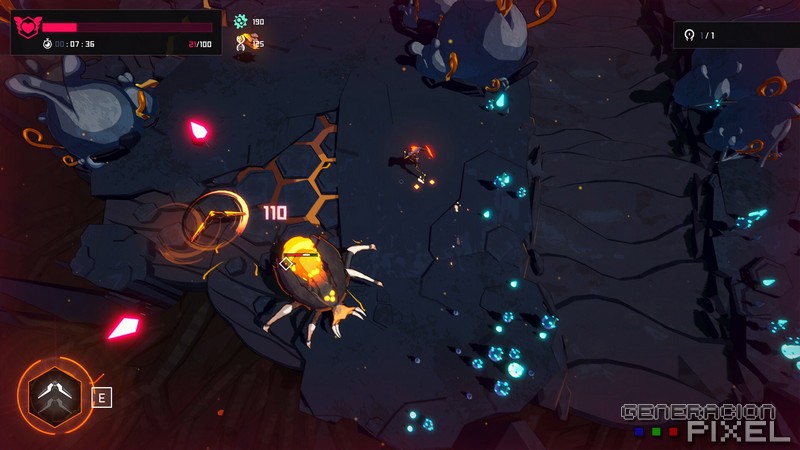Select the green gear resource icon
Screen dimensions: 800x450
(240, 21)
